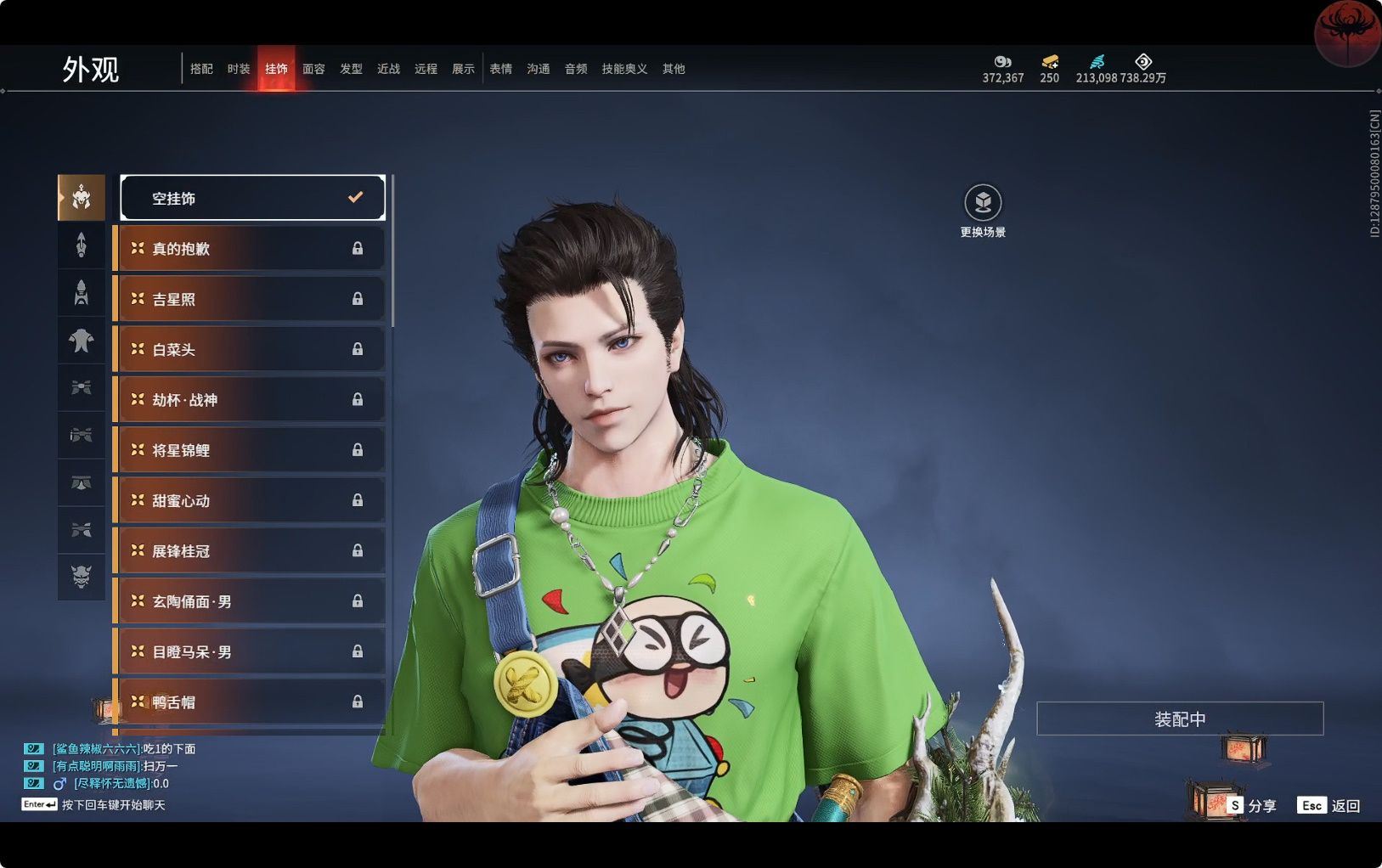Click the 装配中 button
Screen dimensions: 1382x868
point(1179,719)
